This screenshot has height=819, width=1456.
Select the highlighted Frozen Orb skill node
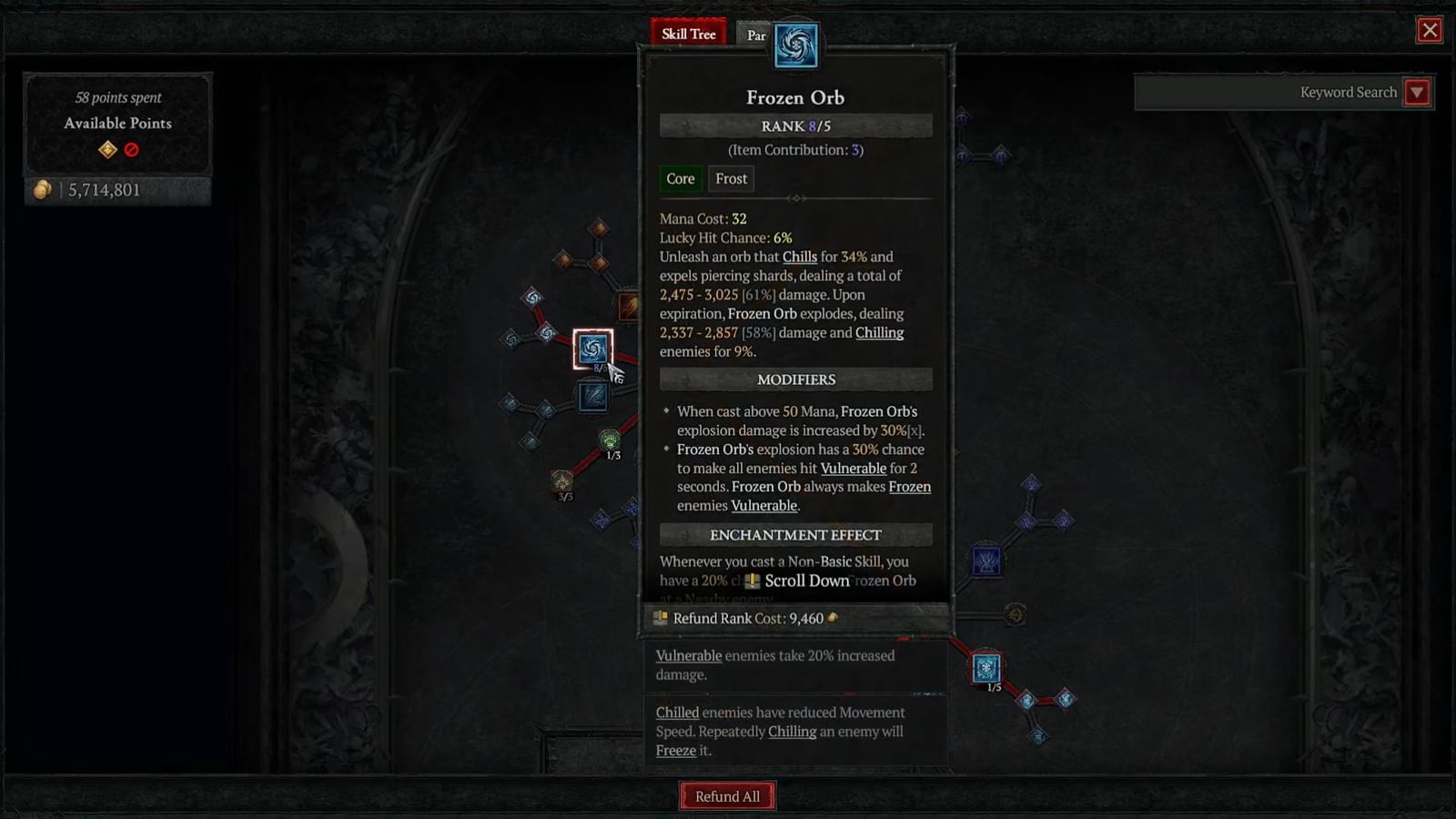[x=593, y=349]
